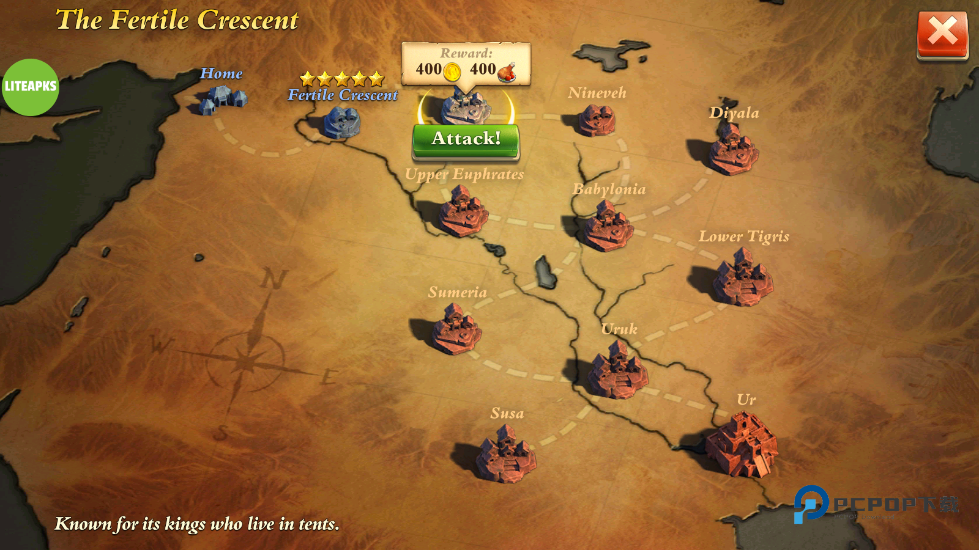Select the large Ur city
The height and width of the screenshot is (550, 979).
coord(742,444)
